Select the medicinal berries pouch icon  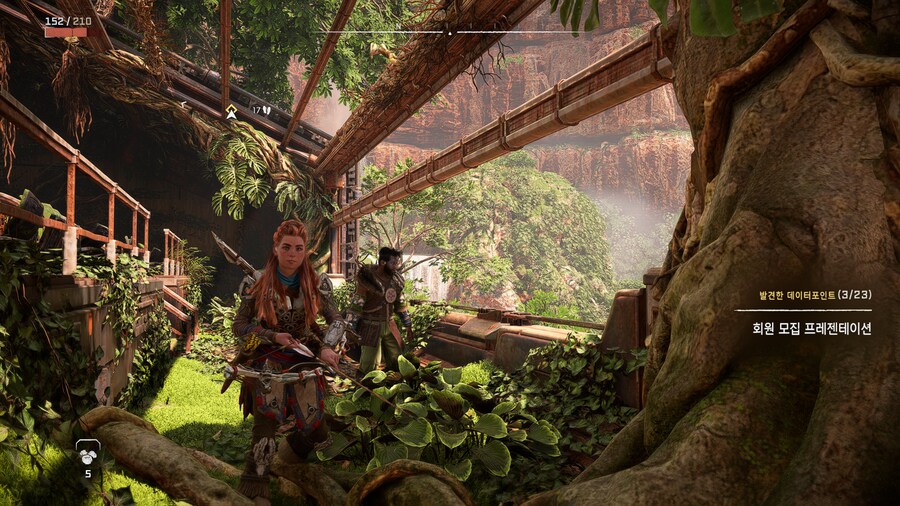click(x=88, y=450)
